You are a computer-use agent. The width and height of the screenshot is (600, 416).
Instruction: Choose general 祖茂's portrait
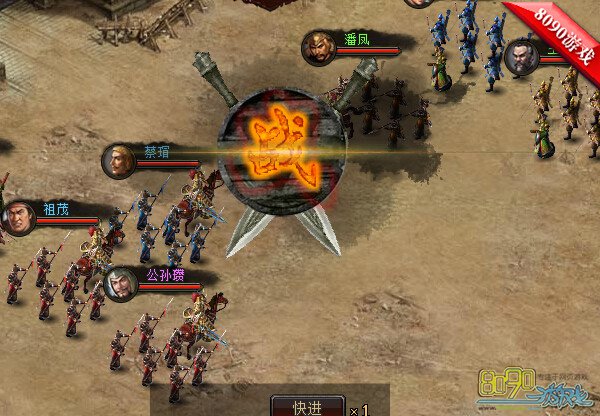pyautogui.click(x=17, y=217)
